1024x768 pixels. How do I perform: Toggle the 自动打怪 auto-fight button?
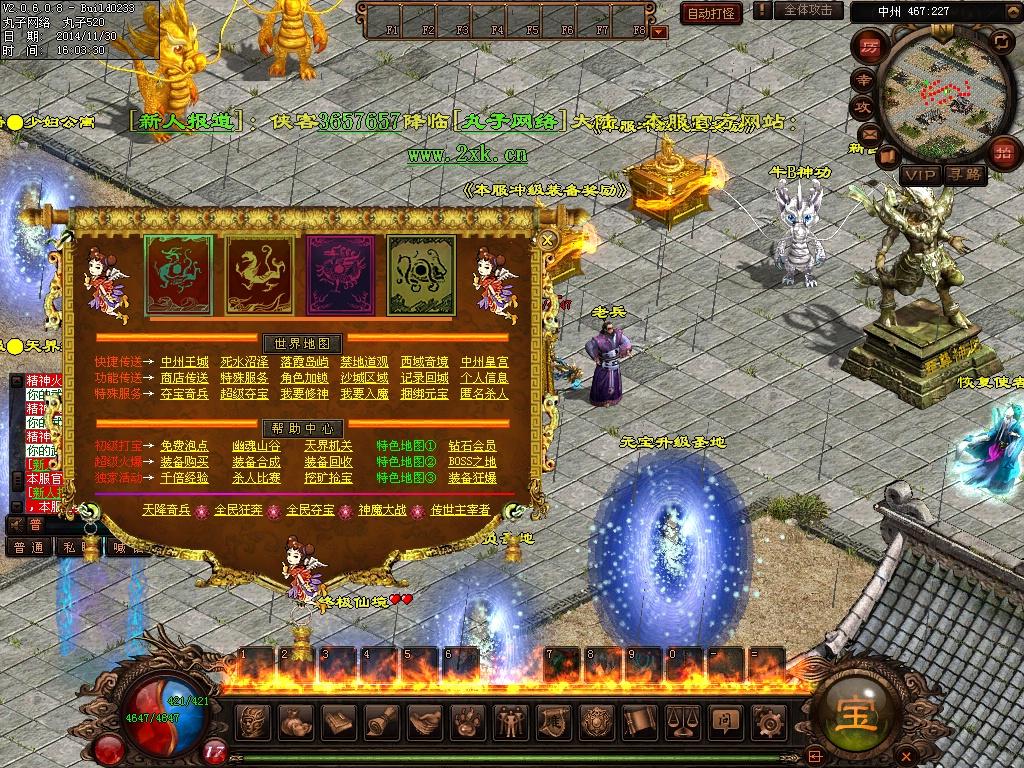pyautogui.click(x=711, y=13)
